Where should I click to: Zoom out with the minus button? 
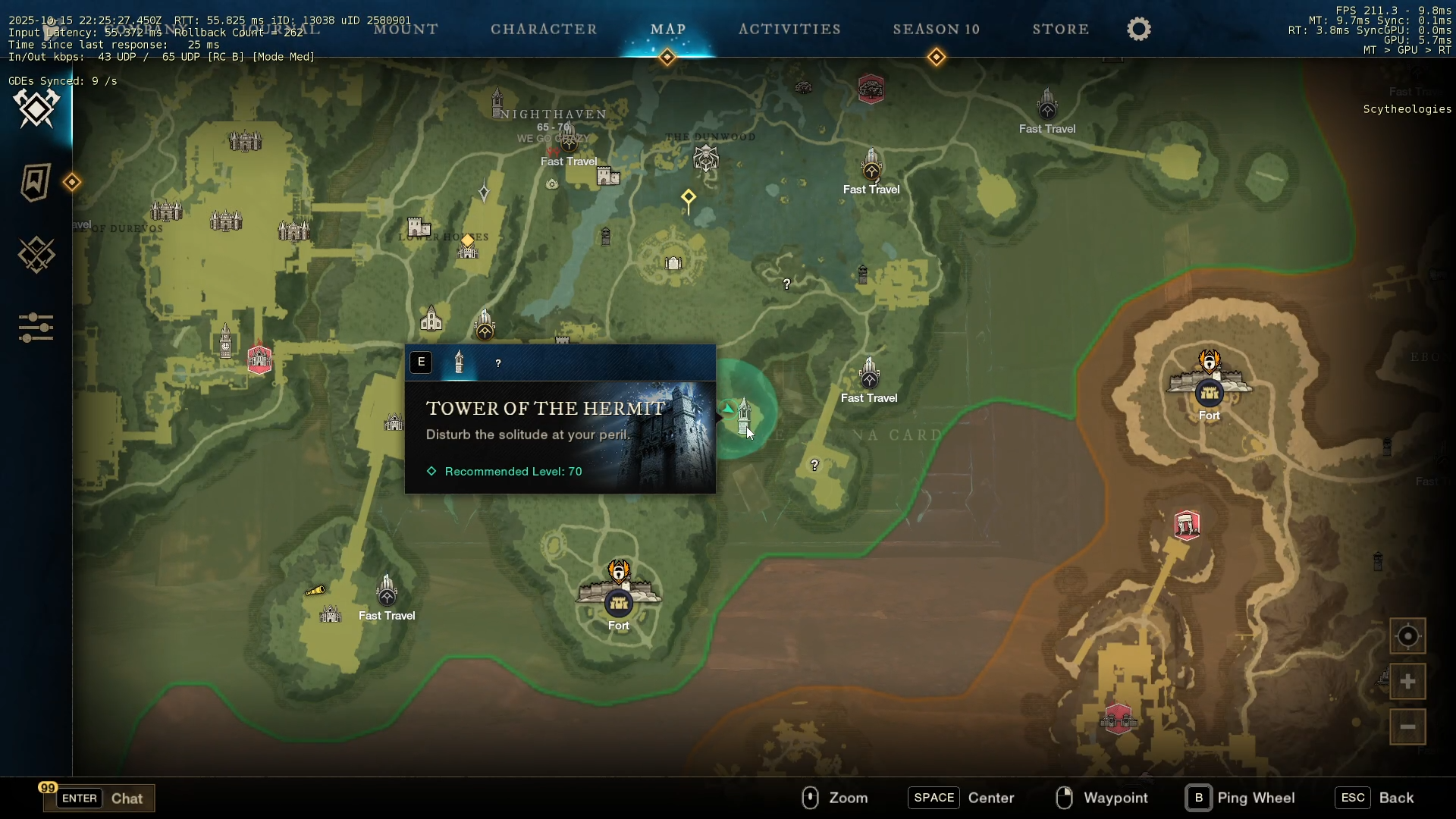(1407, 726)
